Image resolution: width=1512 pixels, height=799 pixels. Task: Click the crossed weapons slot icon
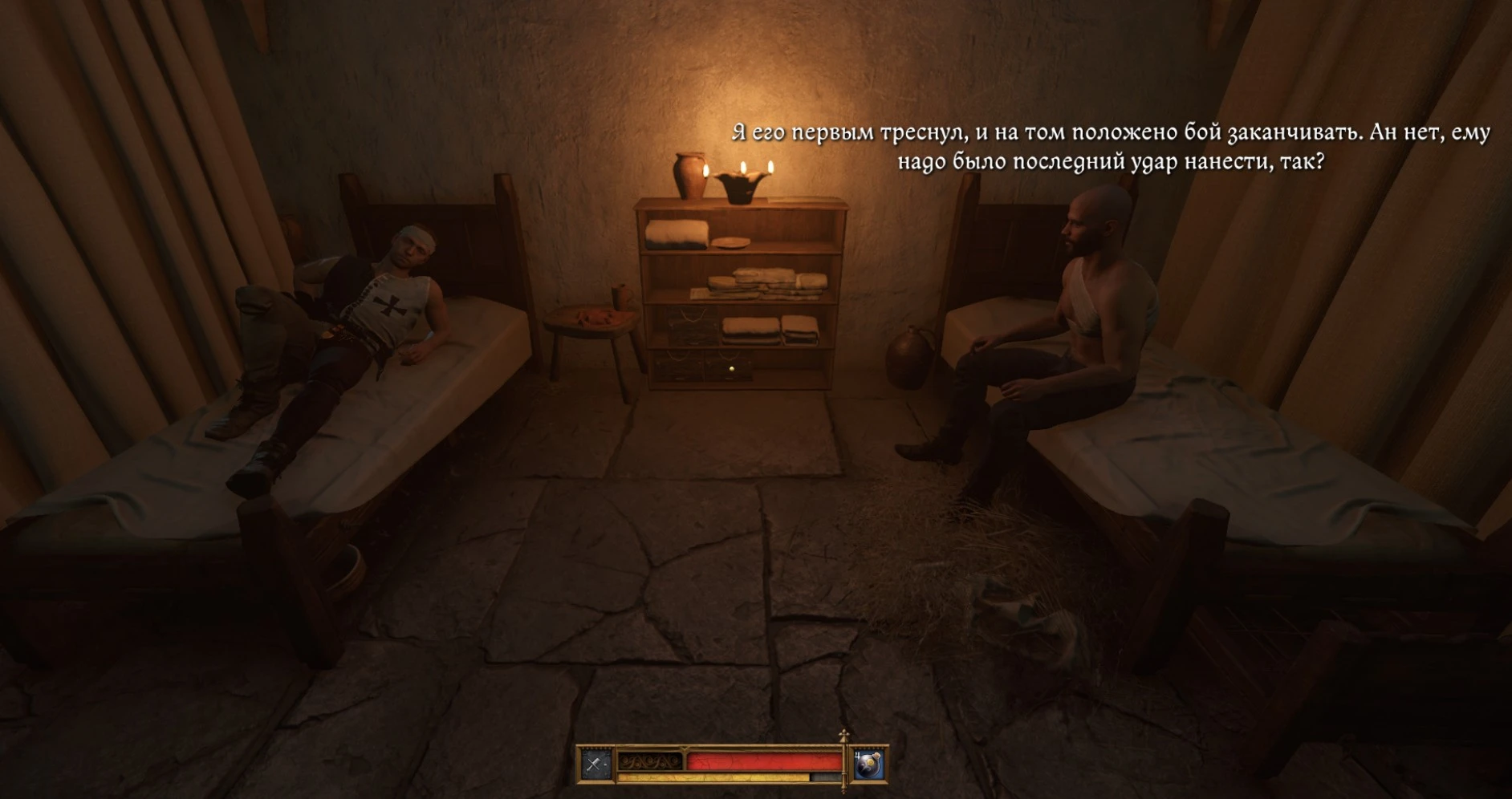pyautogui.click(x=595, y=765)
